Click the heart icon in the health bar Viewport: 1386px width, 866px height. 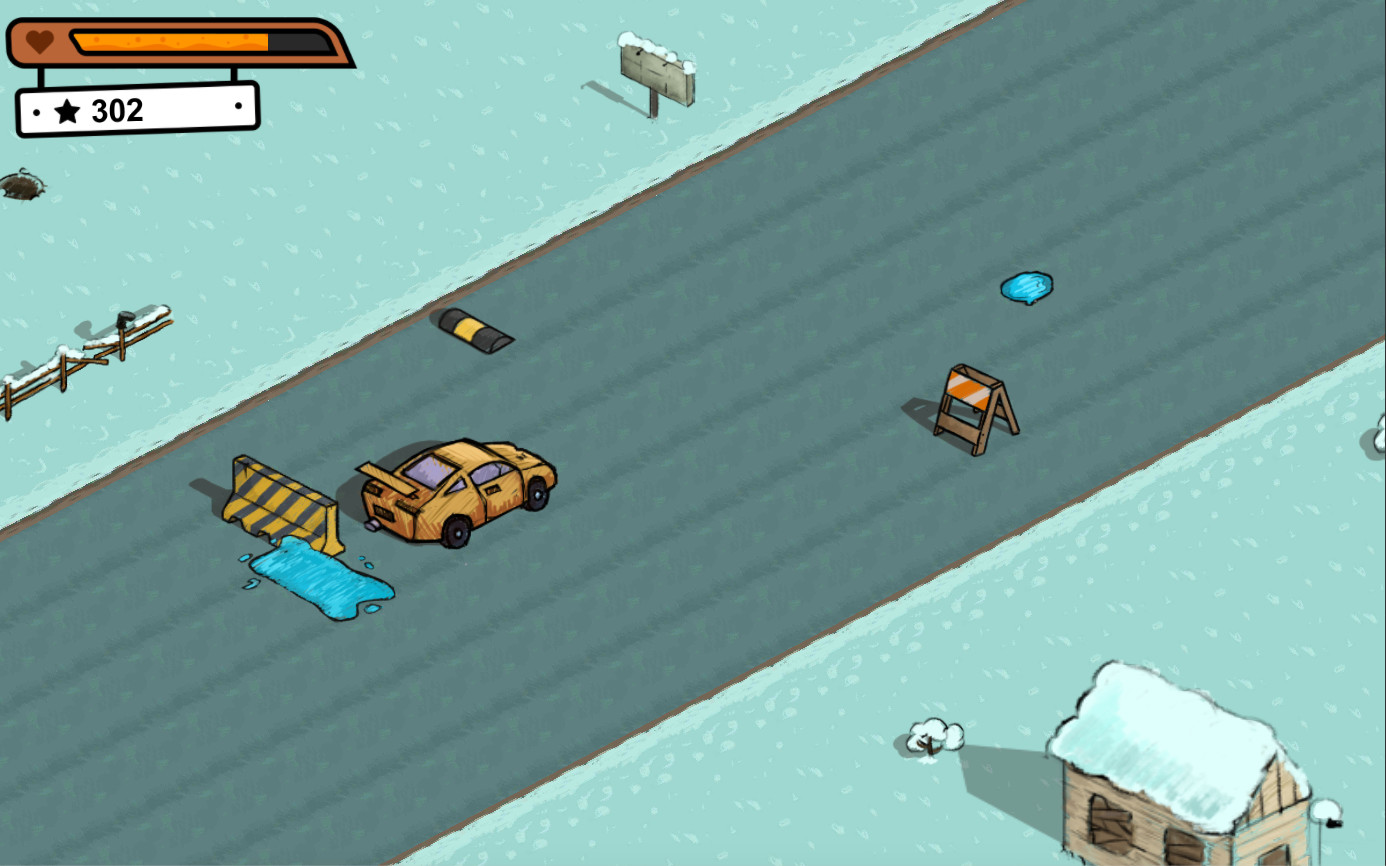[x=37, y=42]
